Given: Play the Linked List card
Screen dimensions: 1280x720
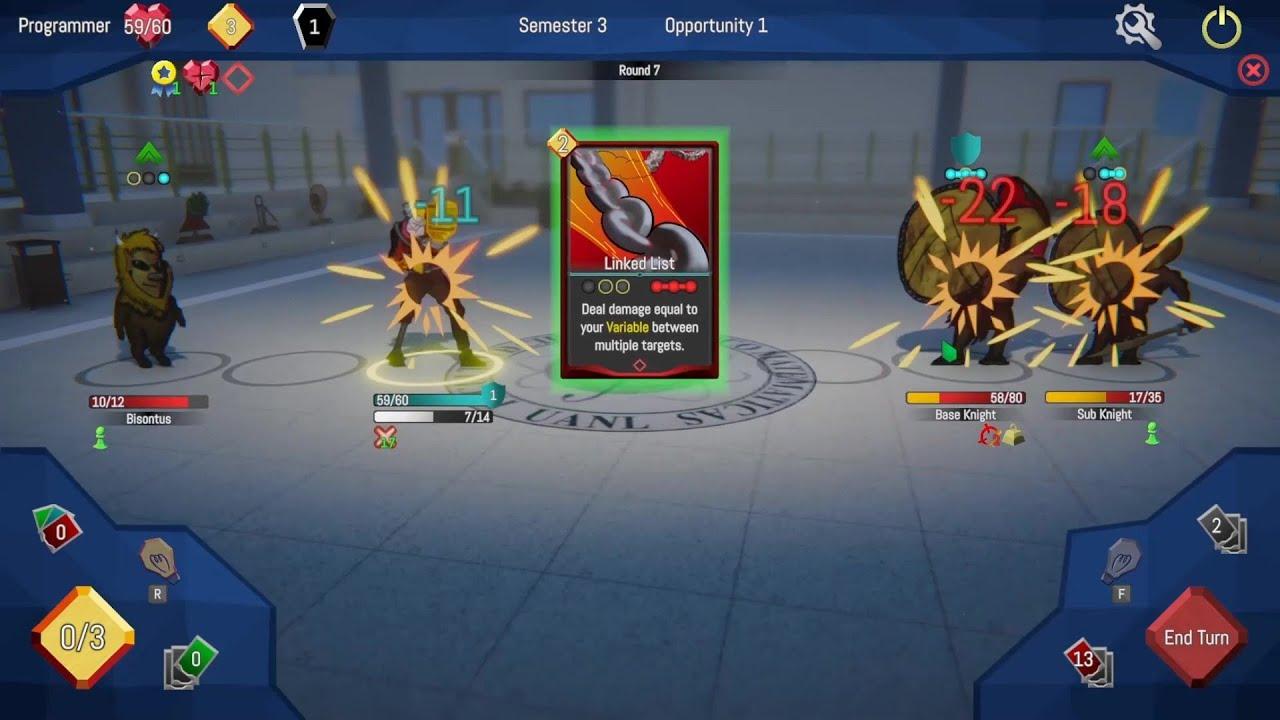Looking at the screenshot, I should [639, 260].
